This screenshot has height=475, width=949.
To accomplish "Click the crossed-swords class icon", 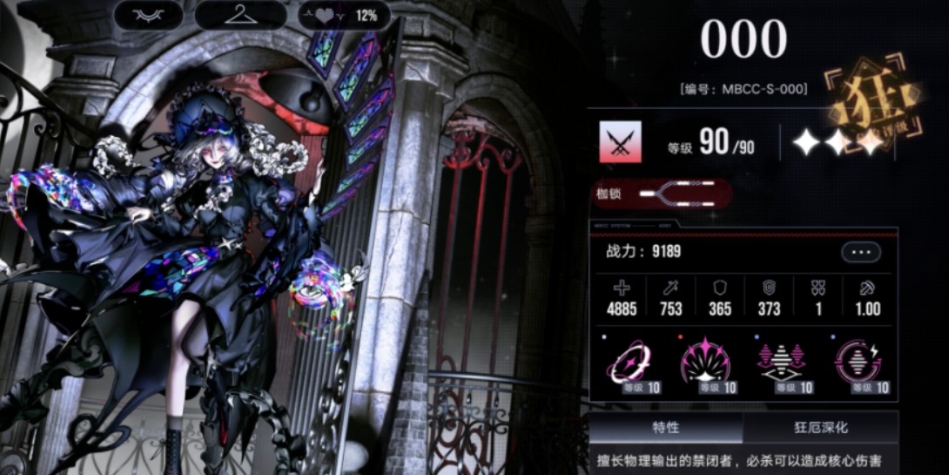I will 620,143.
